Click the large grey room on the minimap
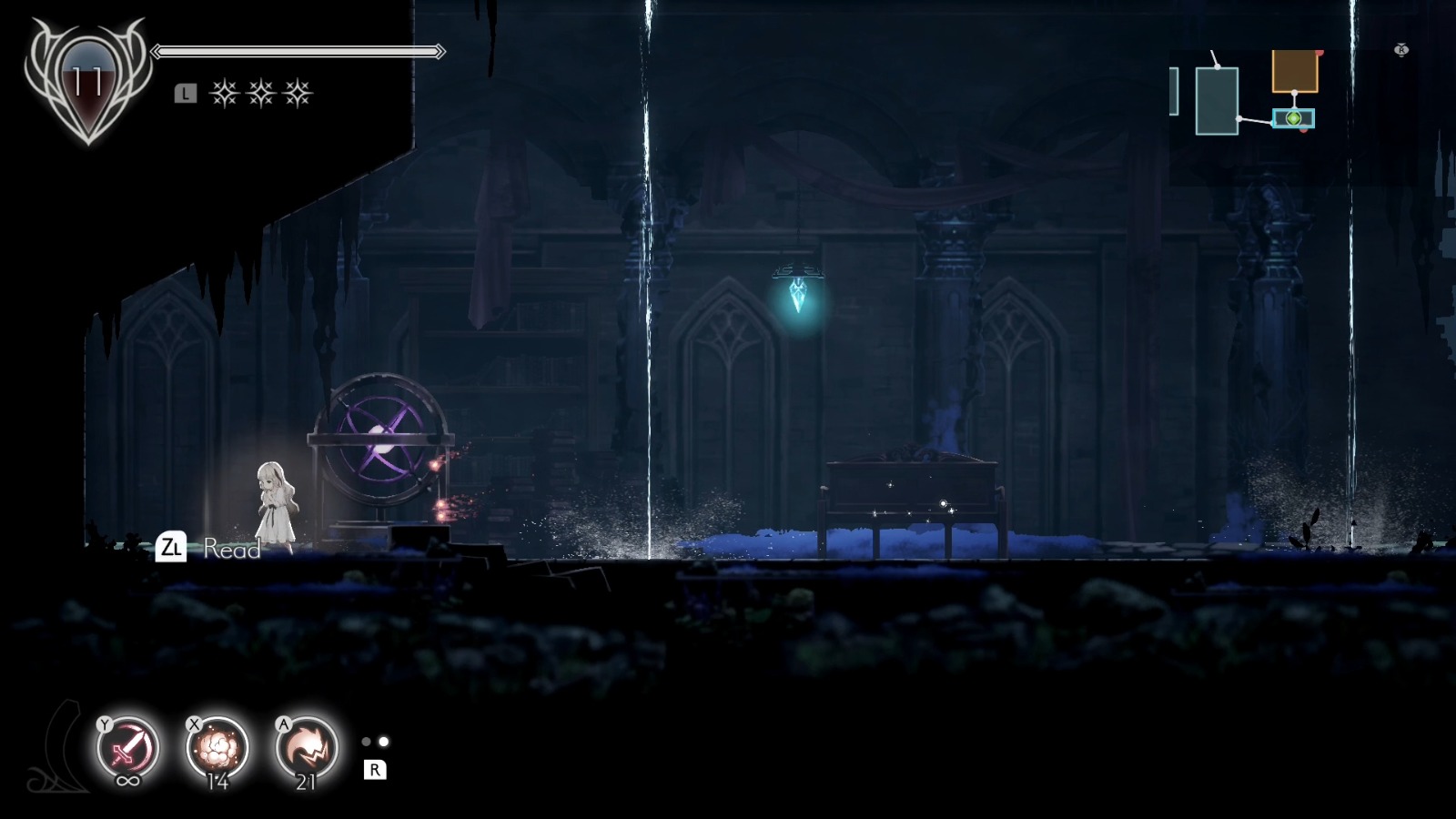This screenshot has width=1456, height=819. 1218,100
